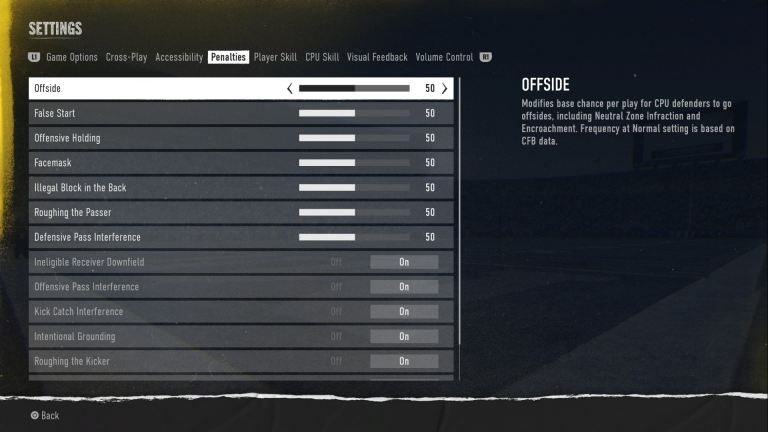Adjust the Facemask slider
768x432 pixels.
[x=354, y=163]
